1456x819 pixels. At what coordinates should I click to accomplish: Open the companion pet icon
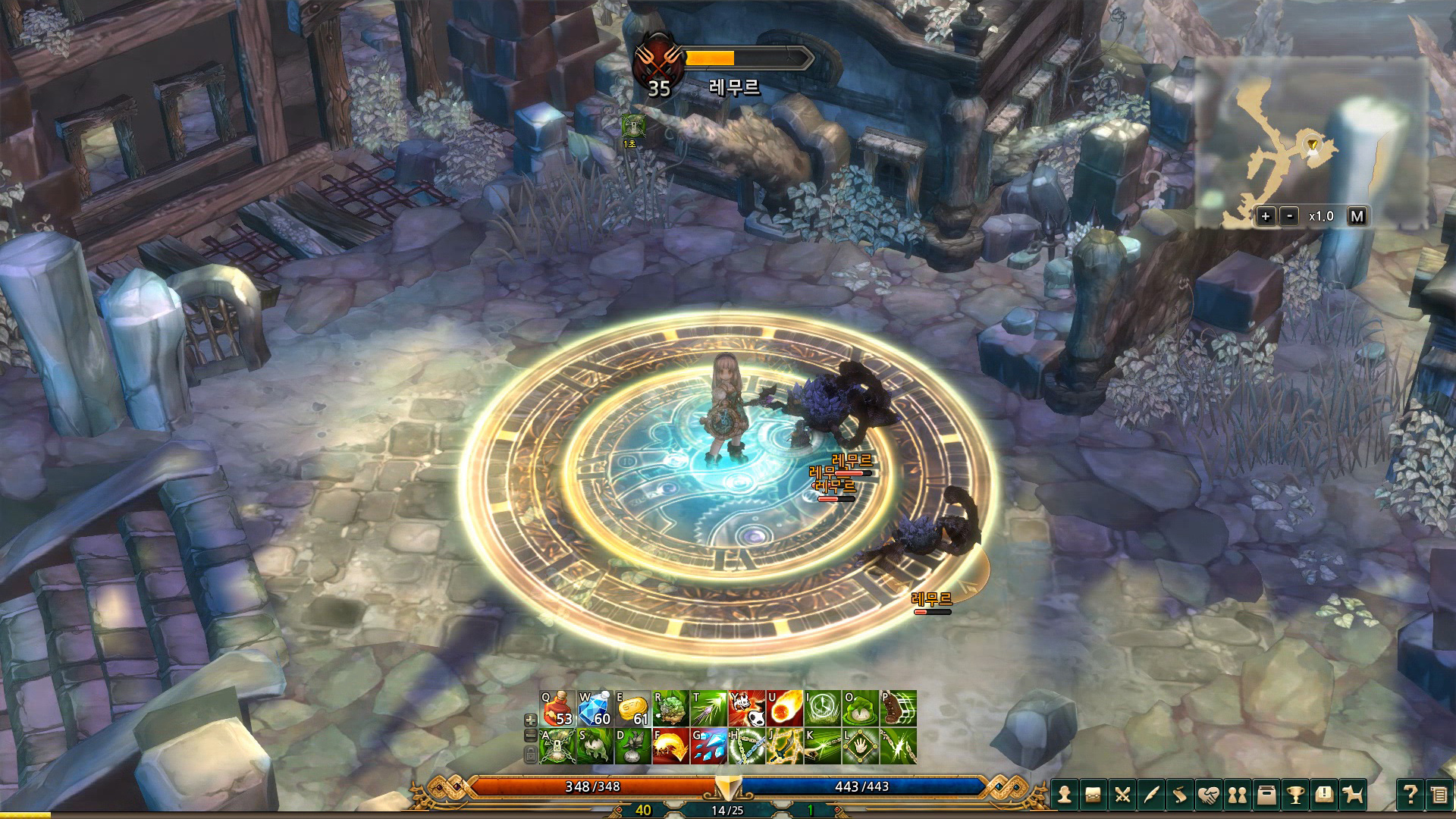1354,796
